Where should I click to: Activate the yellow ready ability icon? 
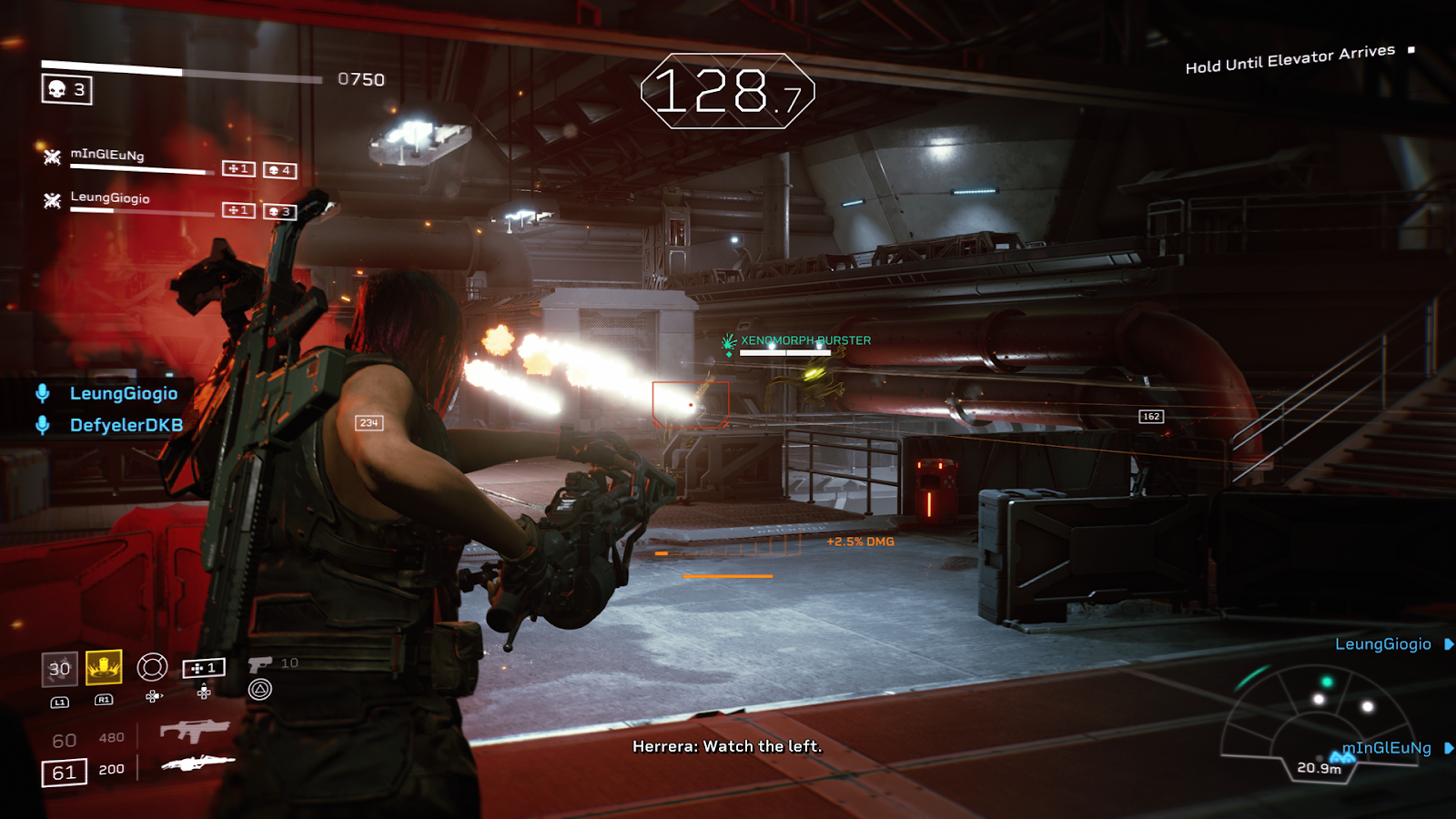pos(104,668)
